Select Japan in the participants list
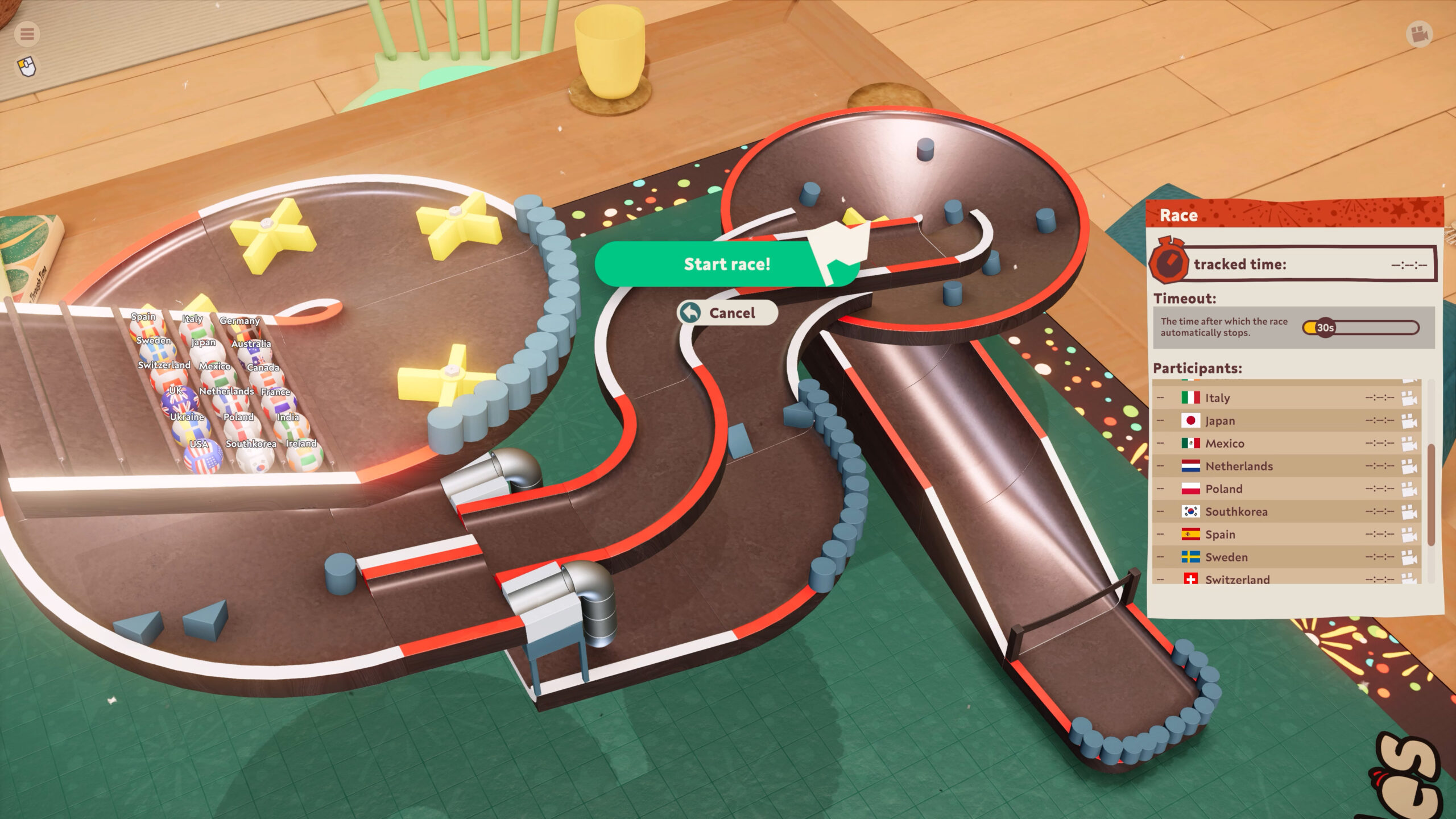 (x=1220, y=421)
